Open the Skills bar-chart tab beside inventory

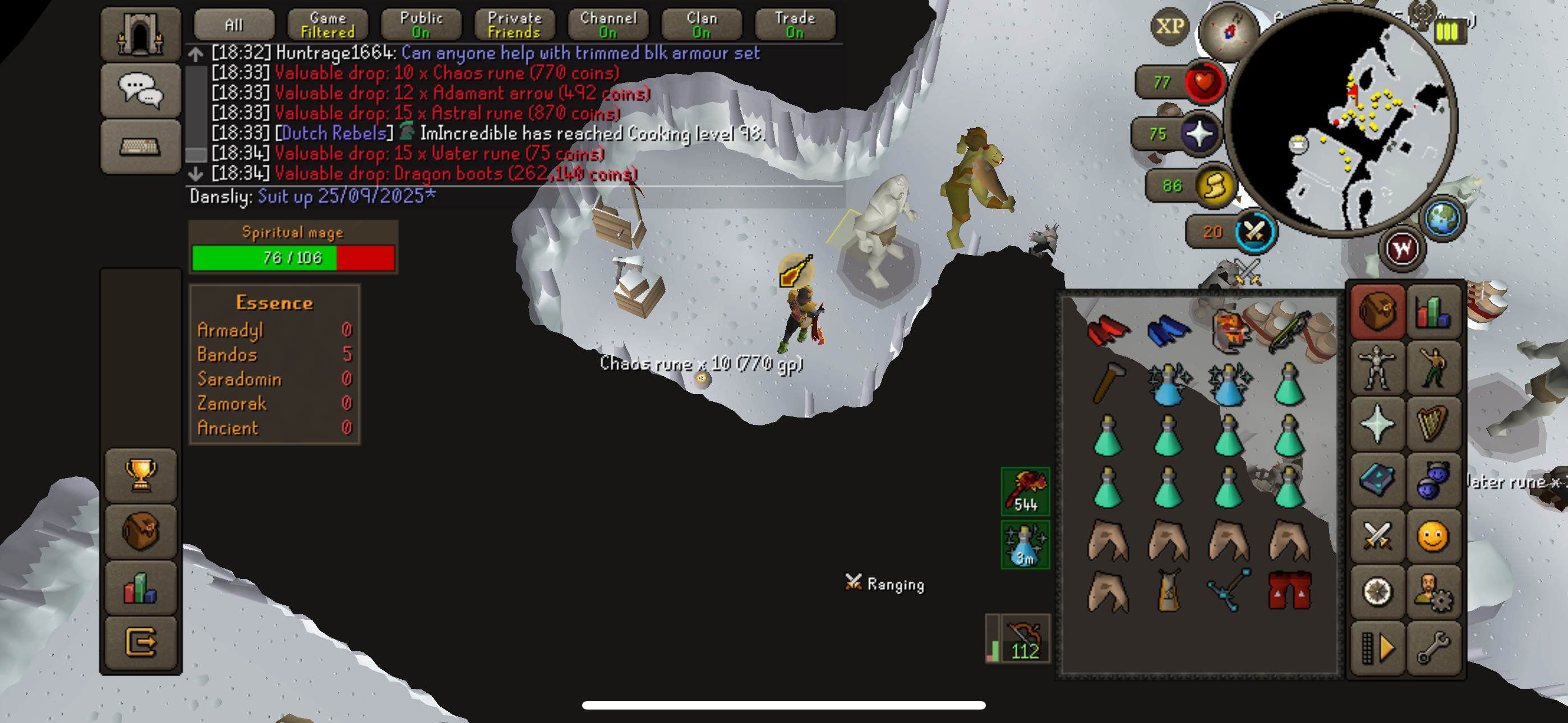coord(1433,312)
